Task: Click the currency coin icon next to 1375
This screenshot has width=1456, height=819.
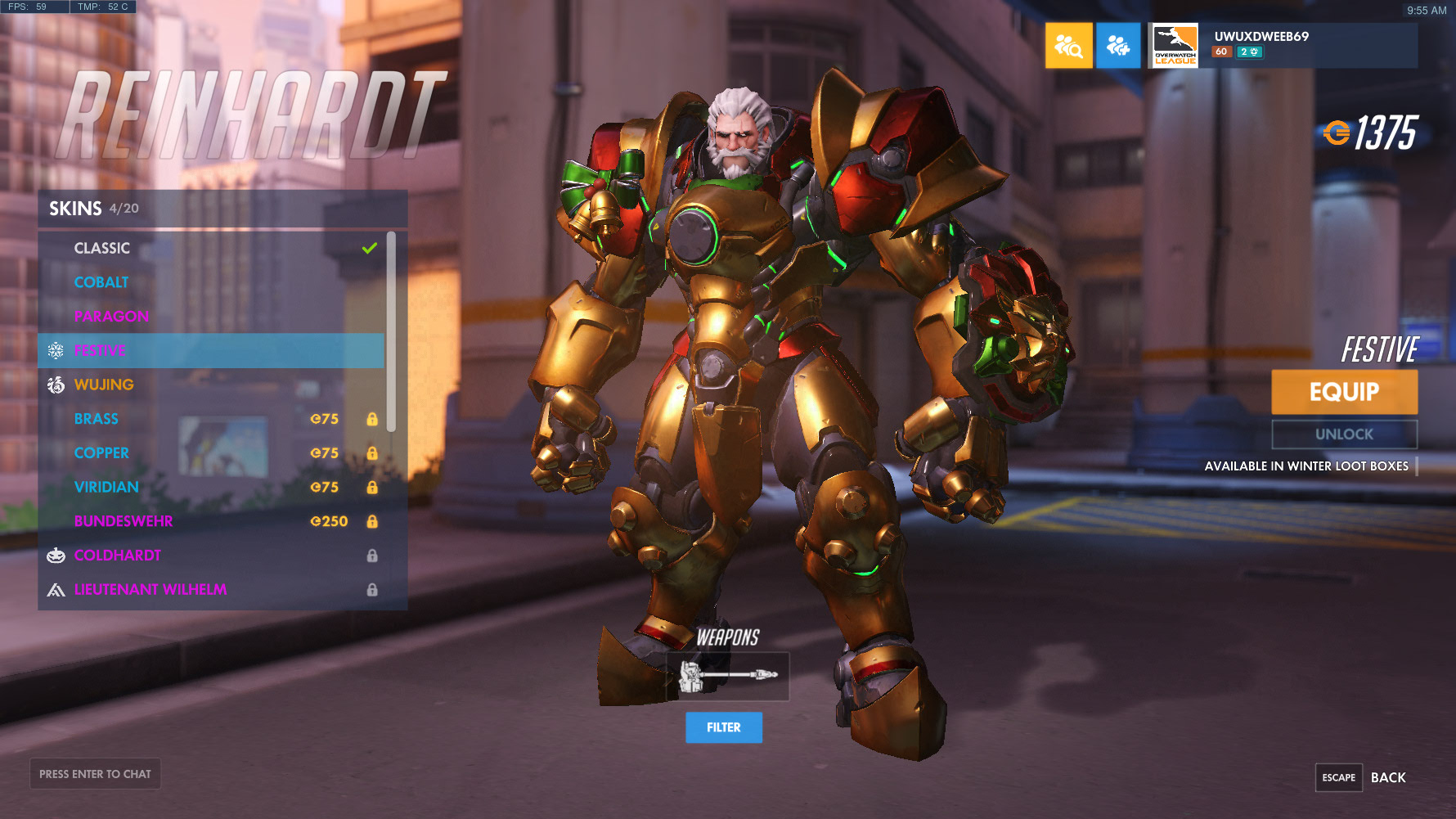Action: coord(1335,131)
